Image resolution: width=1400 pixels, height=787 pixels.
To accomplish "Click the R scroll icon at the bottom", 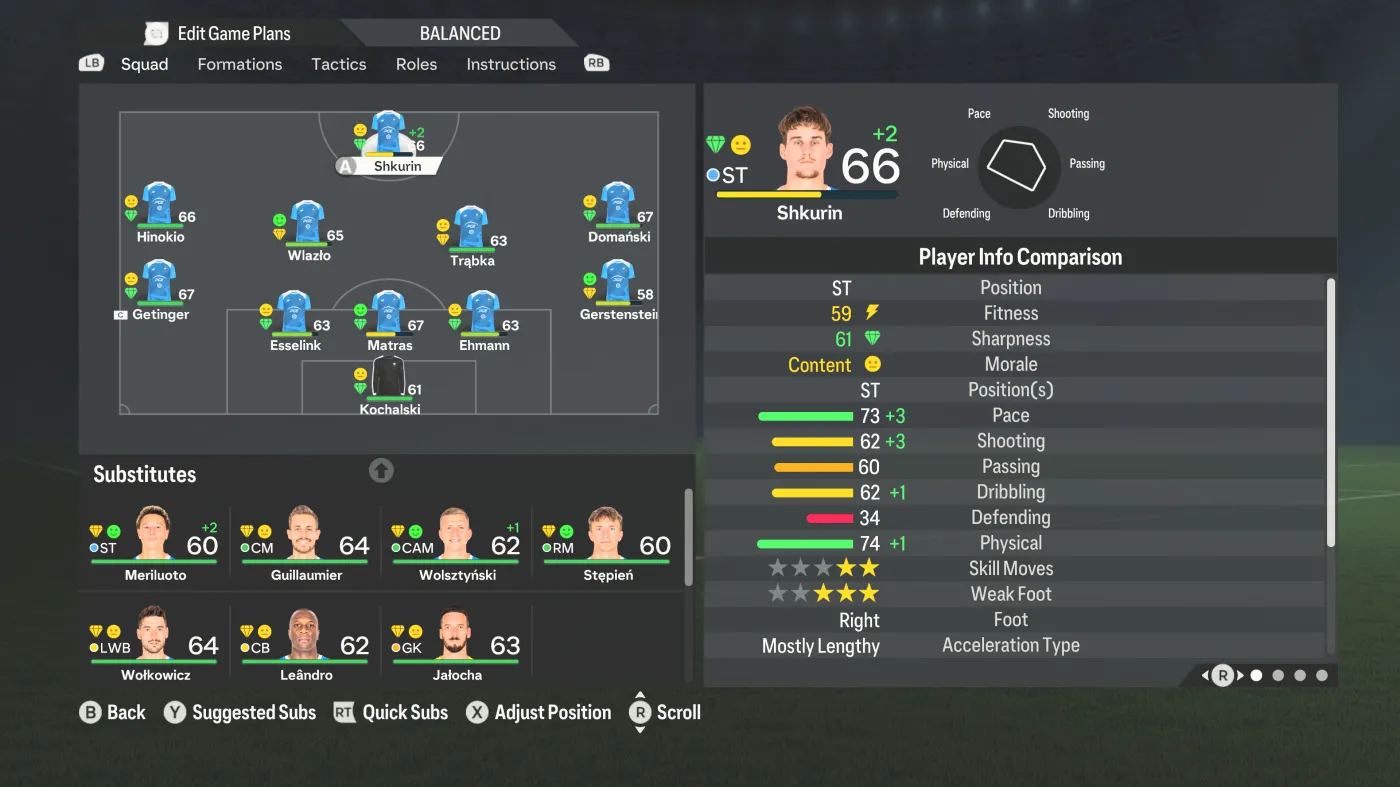I will [641, 712].
